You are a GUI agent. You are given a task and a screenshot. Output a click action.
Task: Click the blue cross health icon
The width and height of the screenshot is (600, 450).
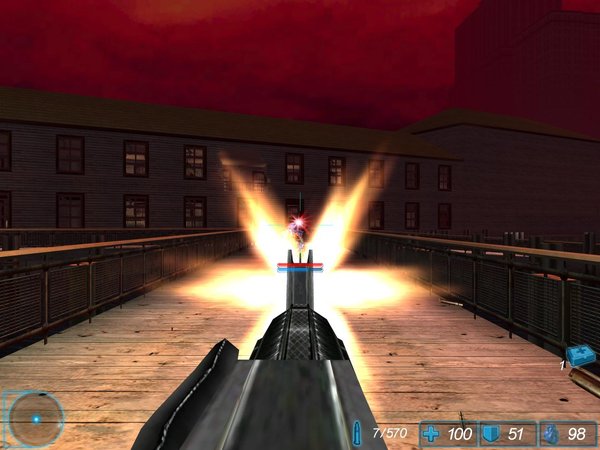(x=432, y=434)
